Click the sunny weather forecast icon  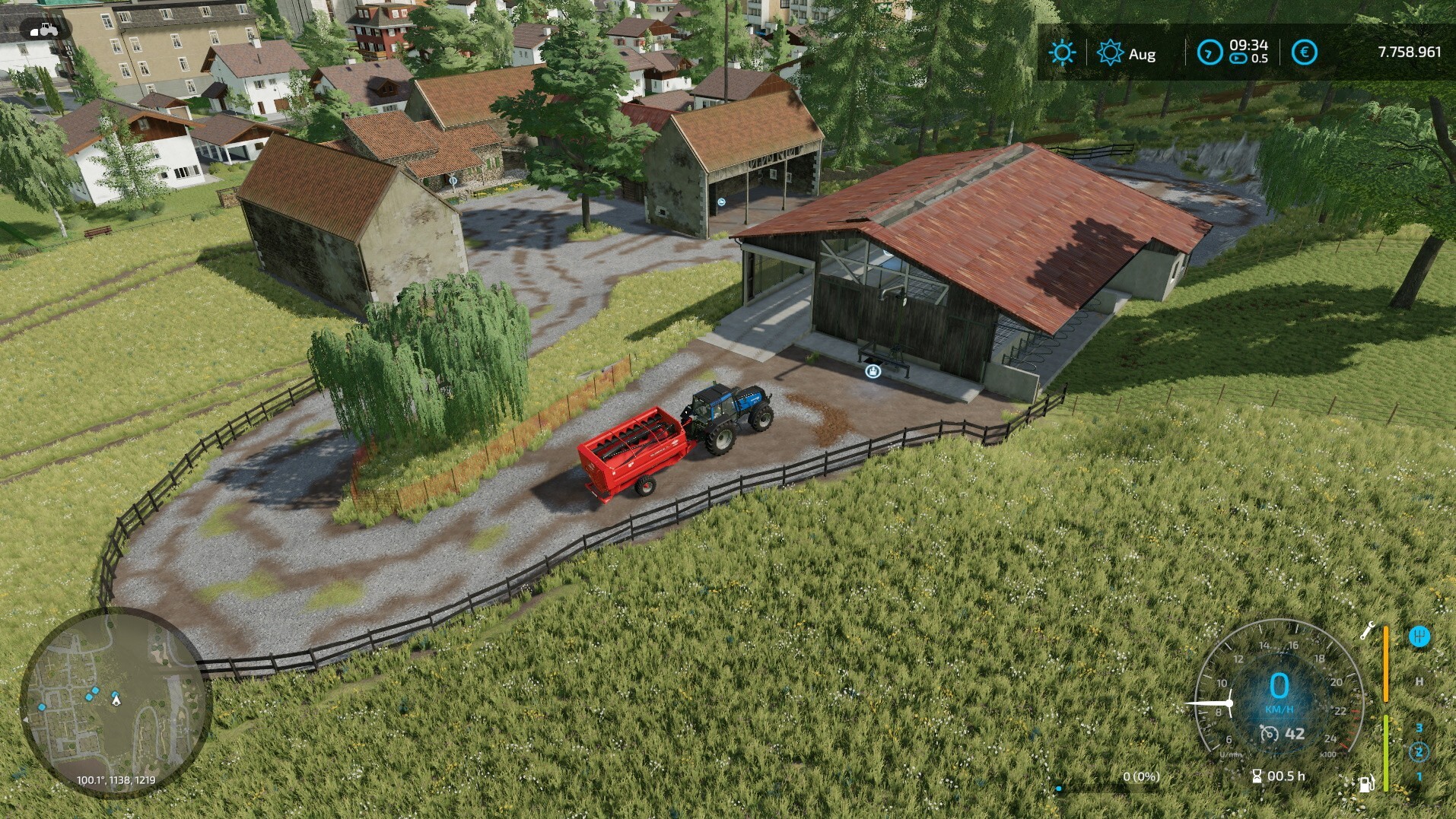(1062, 53)
